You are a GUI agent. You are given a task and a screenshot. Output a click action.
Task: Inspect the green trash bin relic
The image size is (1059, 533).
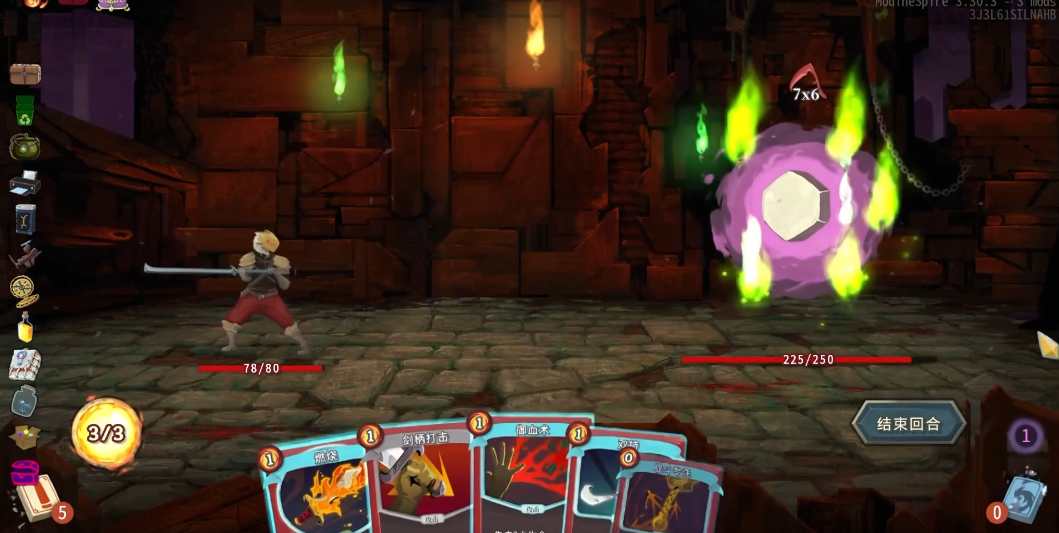point(25,110)
